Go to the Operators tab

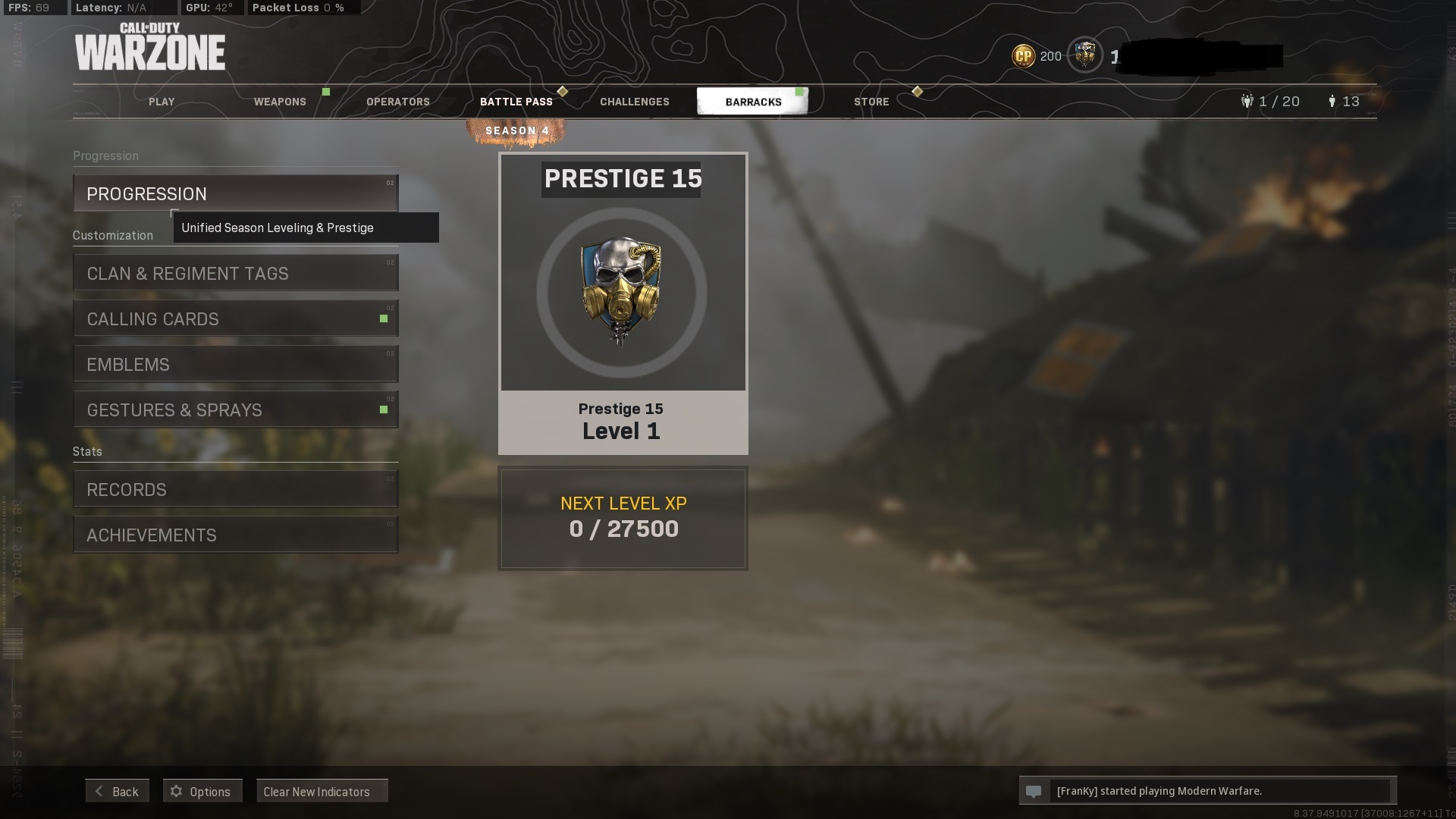tap(398, 102)
